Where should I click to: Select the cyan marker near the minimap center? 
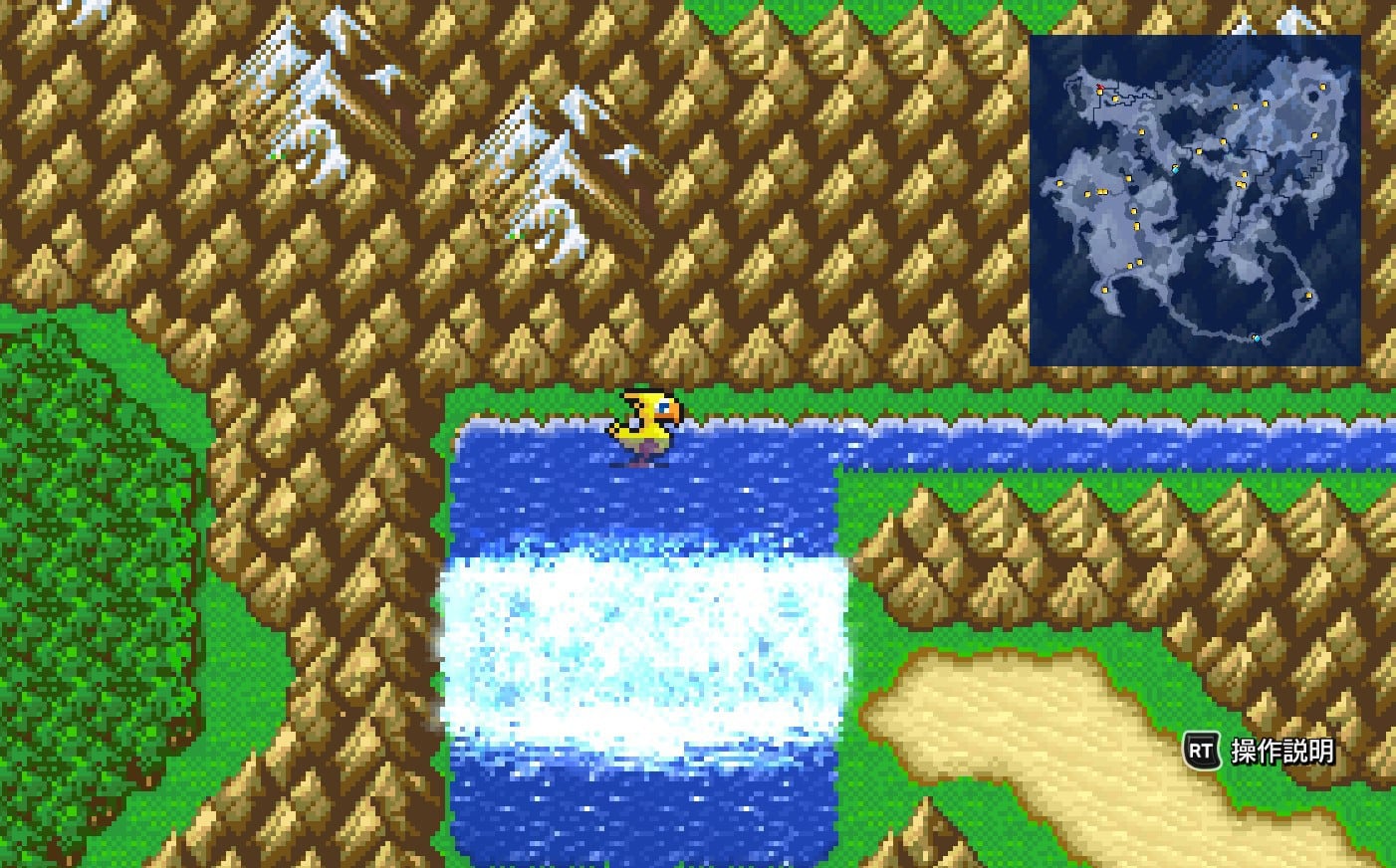(x=1176, y=169)
